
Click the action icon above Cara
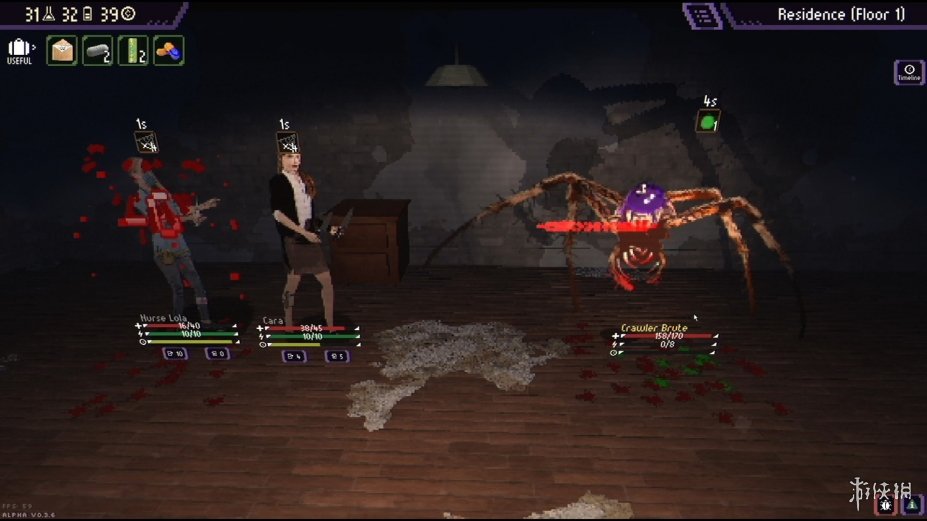[289, 144]
